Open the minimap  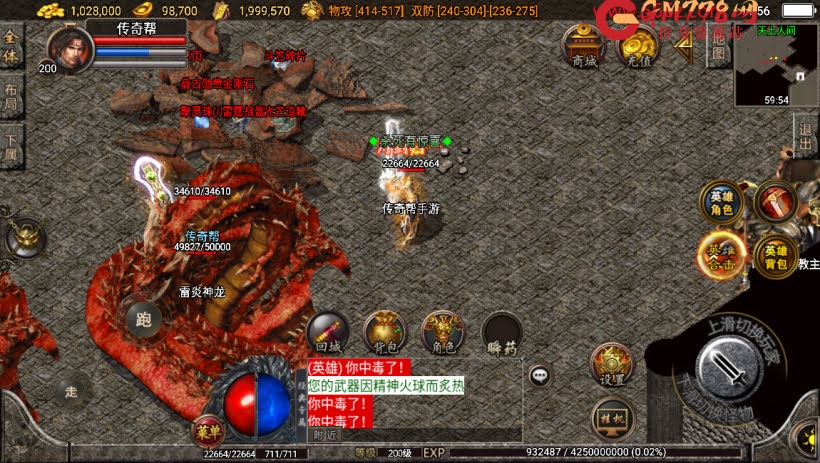776,64
